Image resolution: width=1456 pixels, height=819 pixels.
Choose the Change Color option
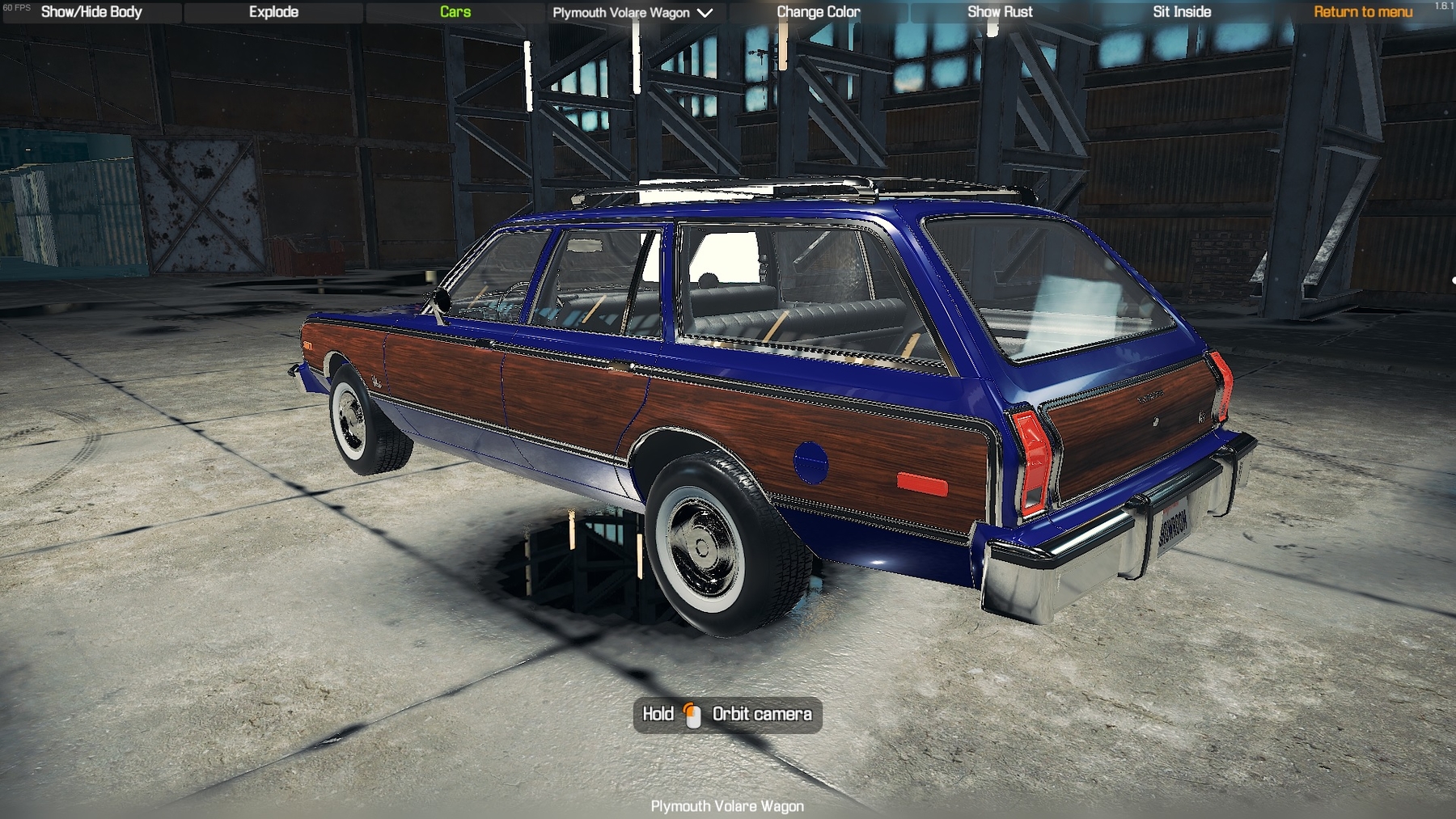coord(818,12)
